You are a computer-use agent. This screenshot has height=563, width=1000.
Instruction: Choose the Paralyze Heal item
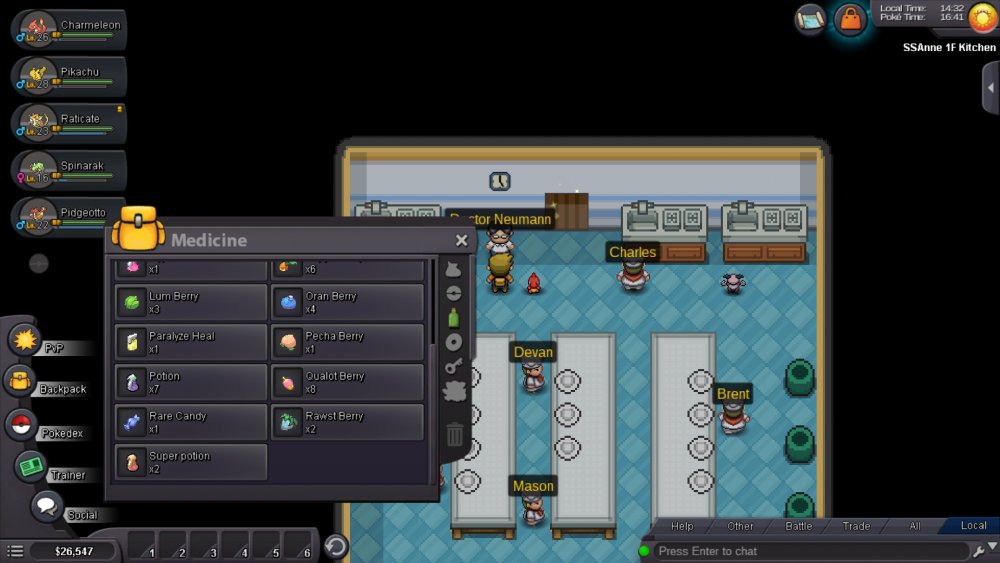click(x=191, y=342)
